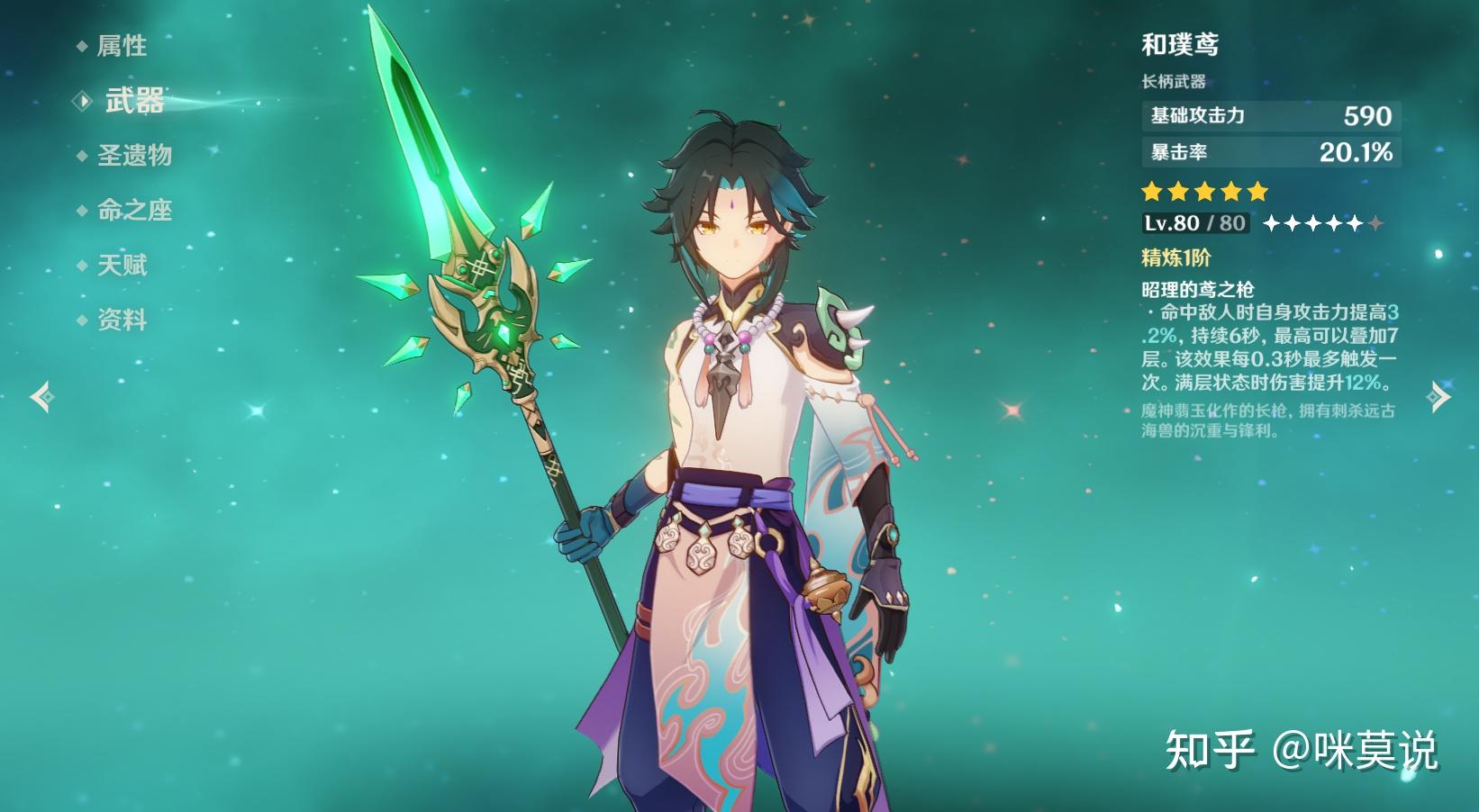Screen dimensions: 1479x812
Task: Show the 天赋 talents tab
Action: point(122,266)
